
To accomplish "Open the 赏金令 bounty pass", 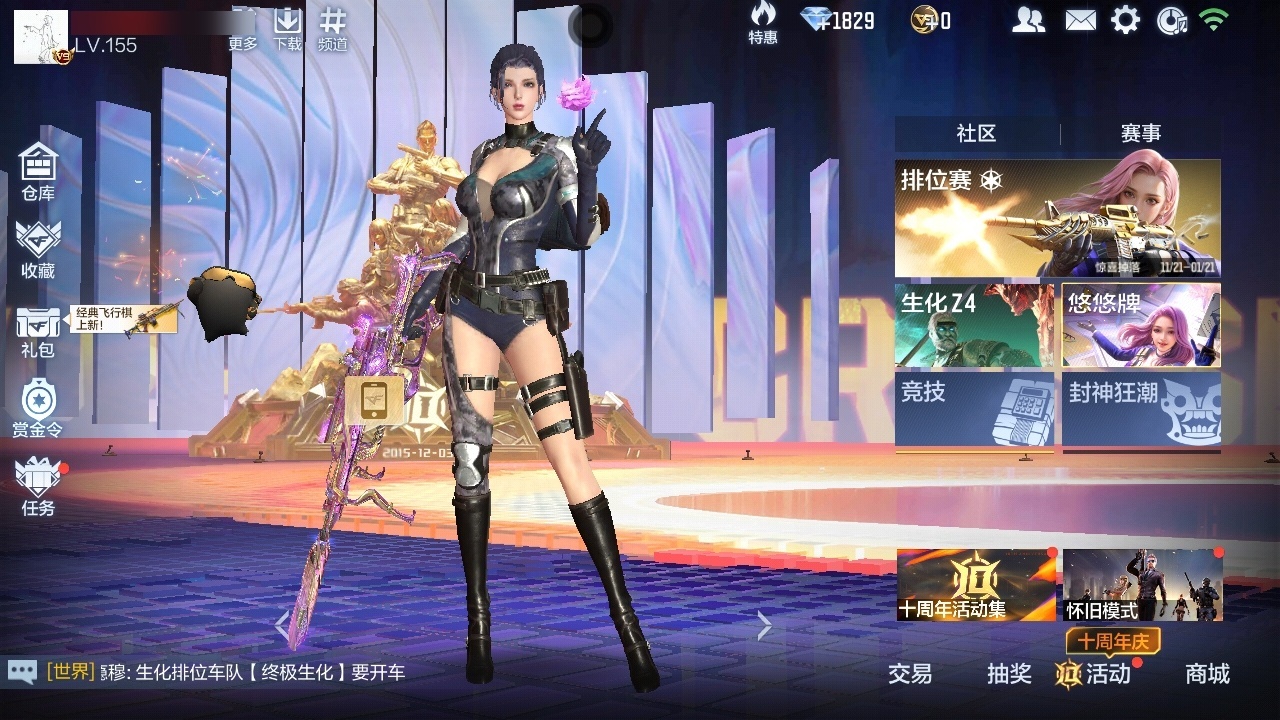I will click(38, 409).
